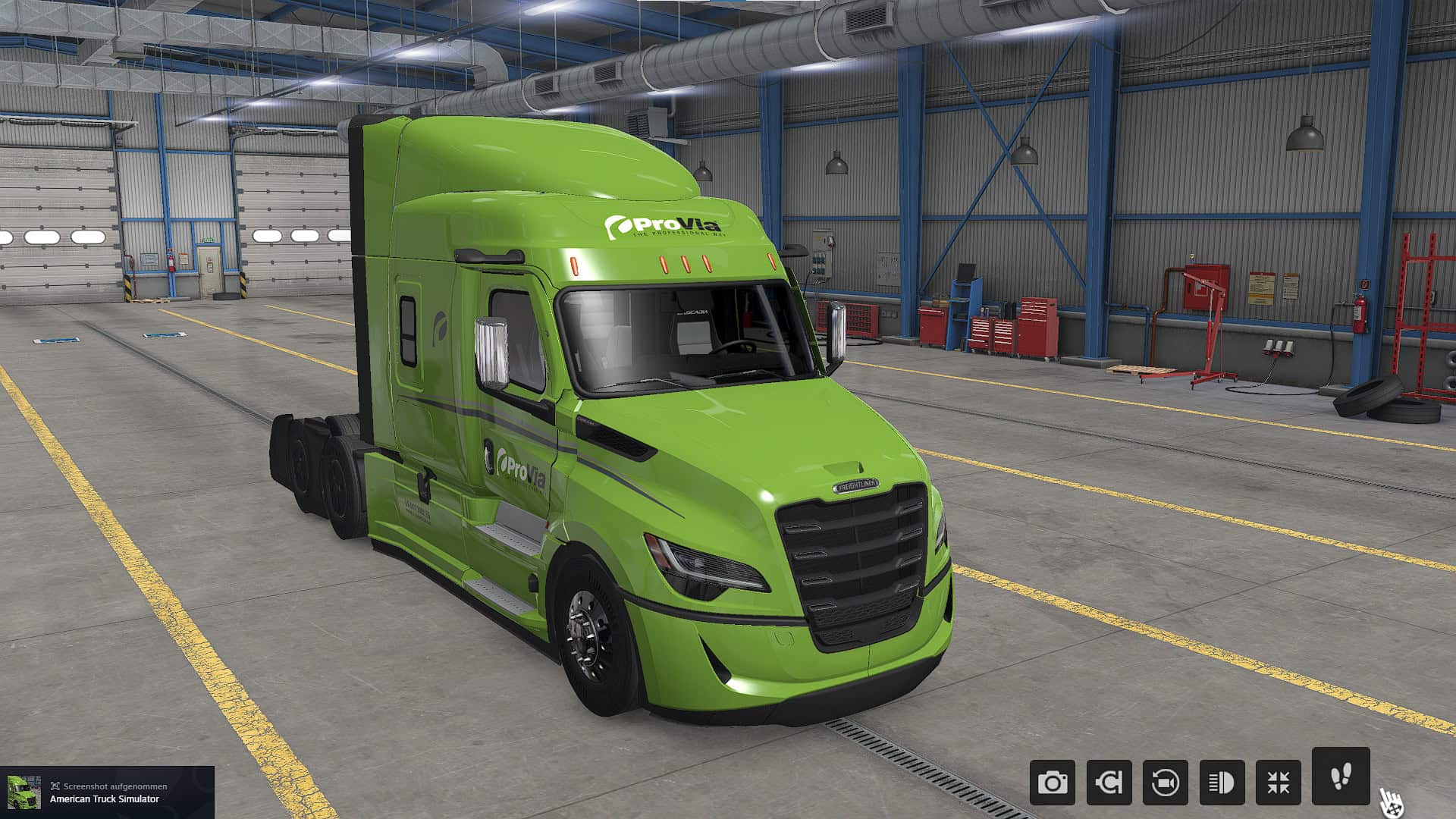Click the camera screenshot button
1456x819 pixels.
(x=1052, y=783)
